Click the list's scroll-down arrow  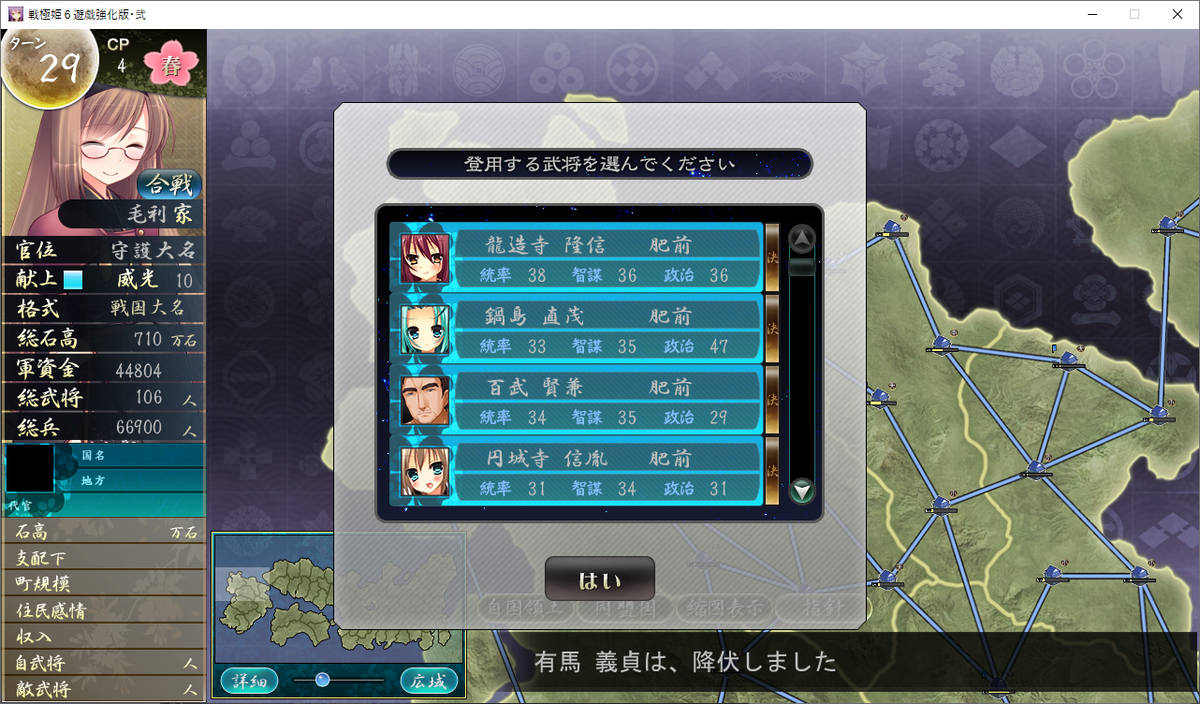802,491
